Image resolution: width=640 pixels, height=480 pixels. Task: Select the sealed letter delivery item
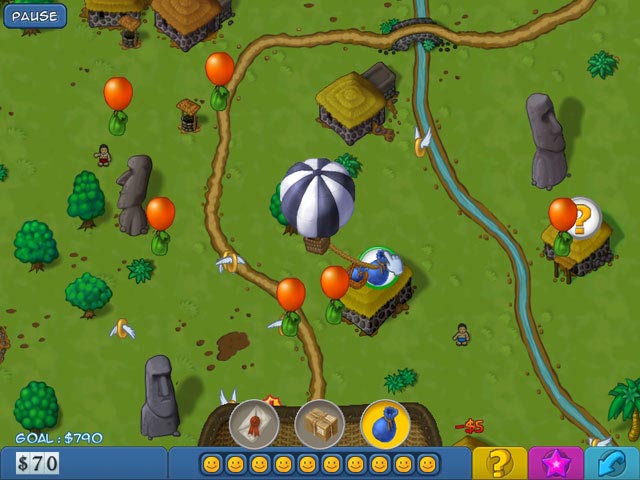[x=253, y=423]
